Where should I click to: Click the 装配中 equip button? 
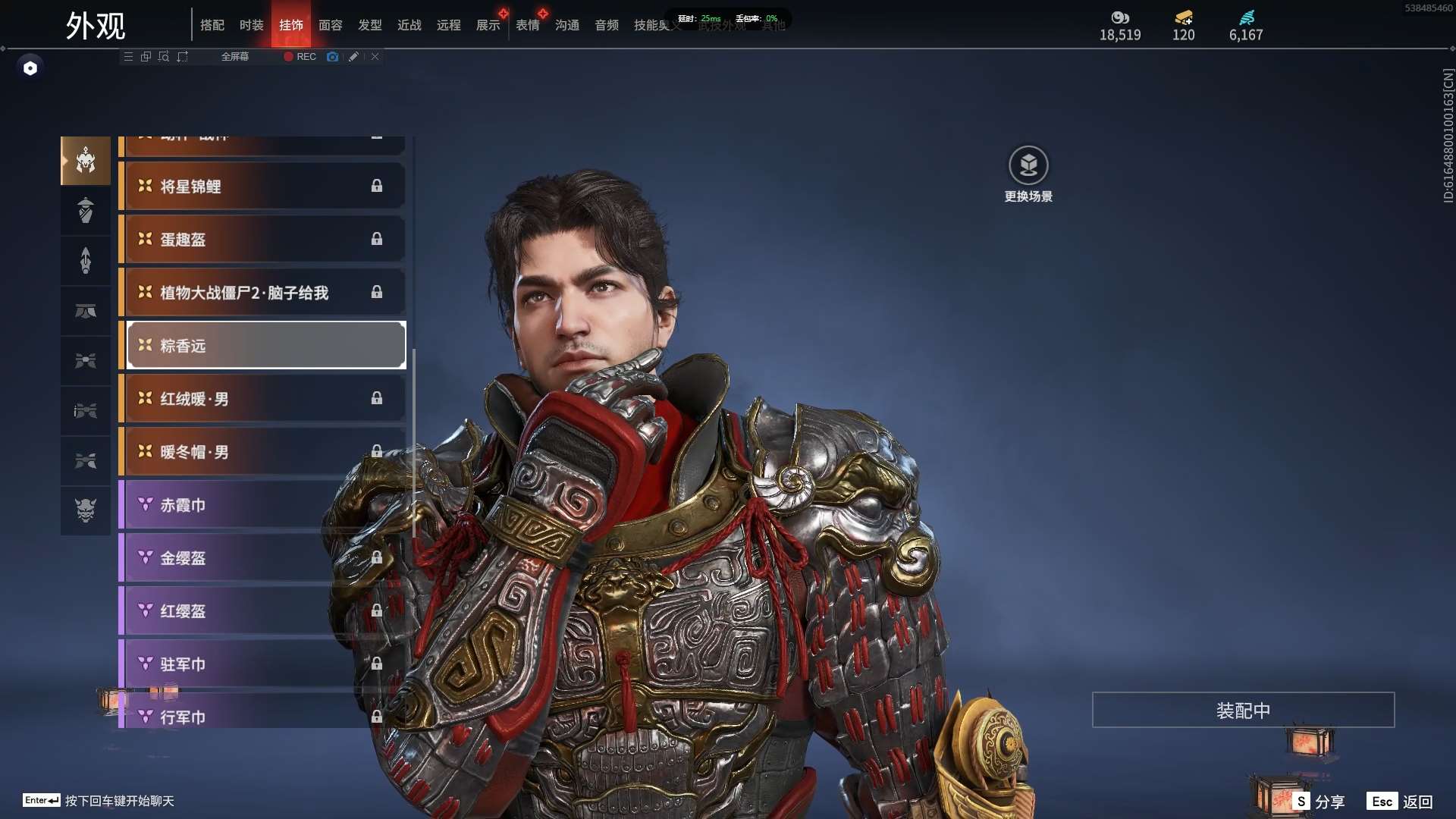(1243, 711)
